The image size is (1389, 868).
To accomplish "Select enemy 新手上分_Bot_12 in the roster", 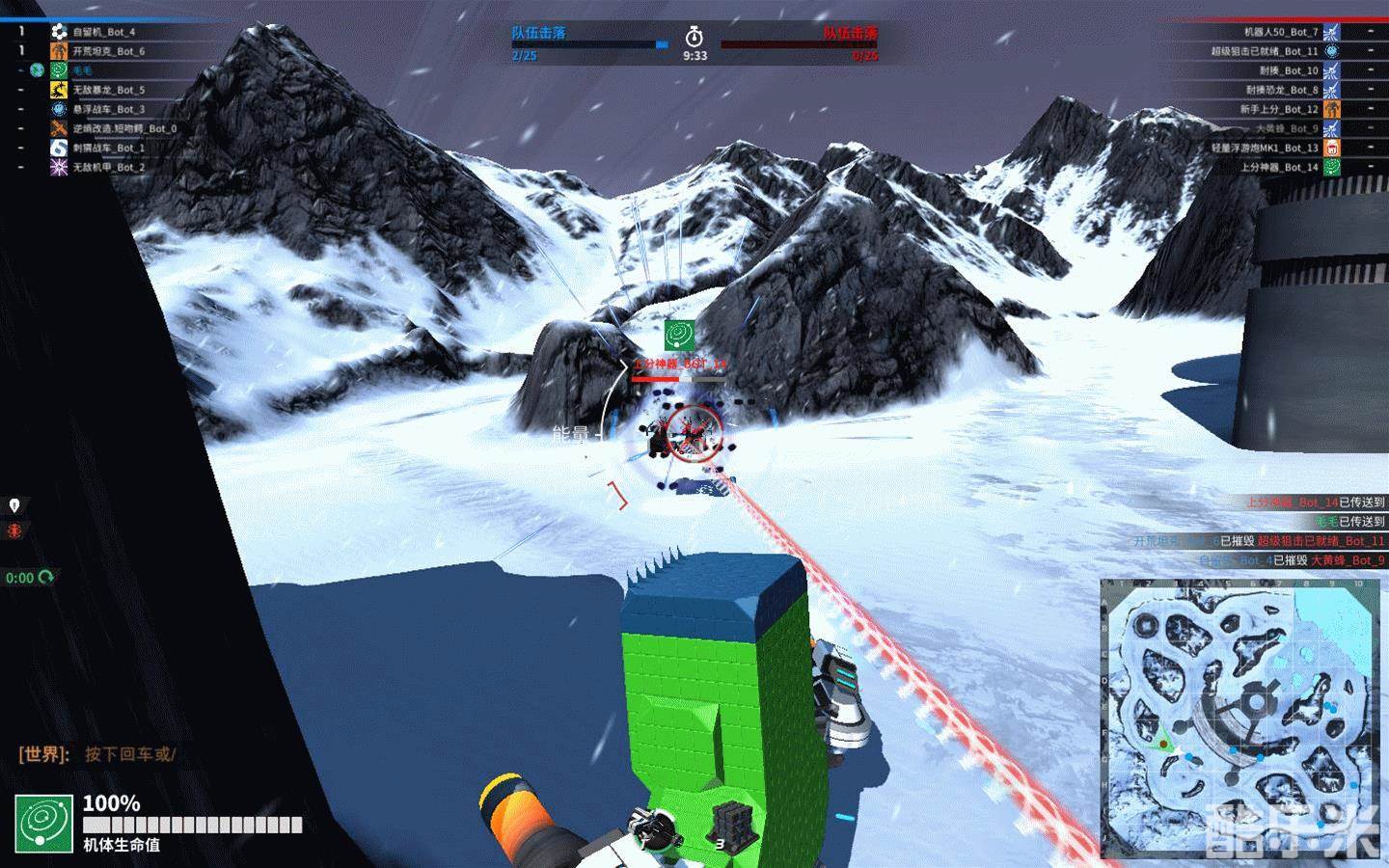I will click(x=1279, y=109).
